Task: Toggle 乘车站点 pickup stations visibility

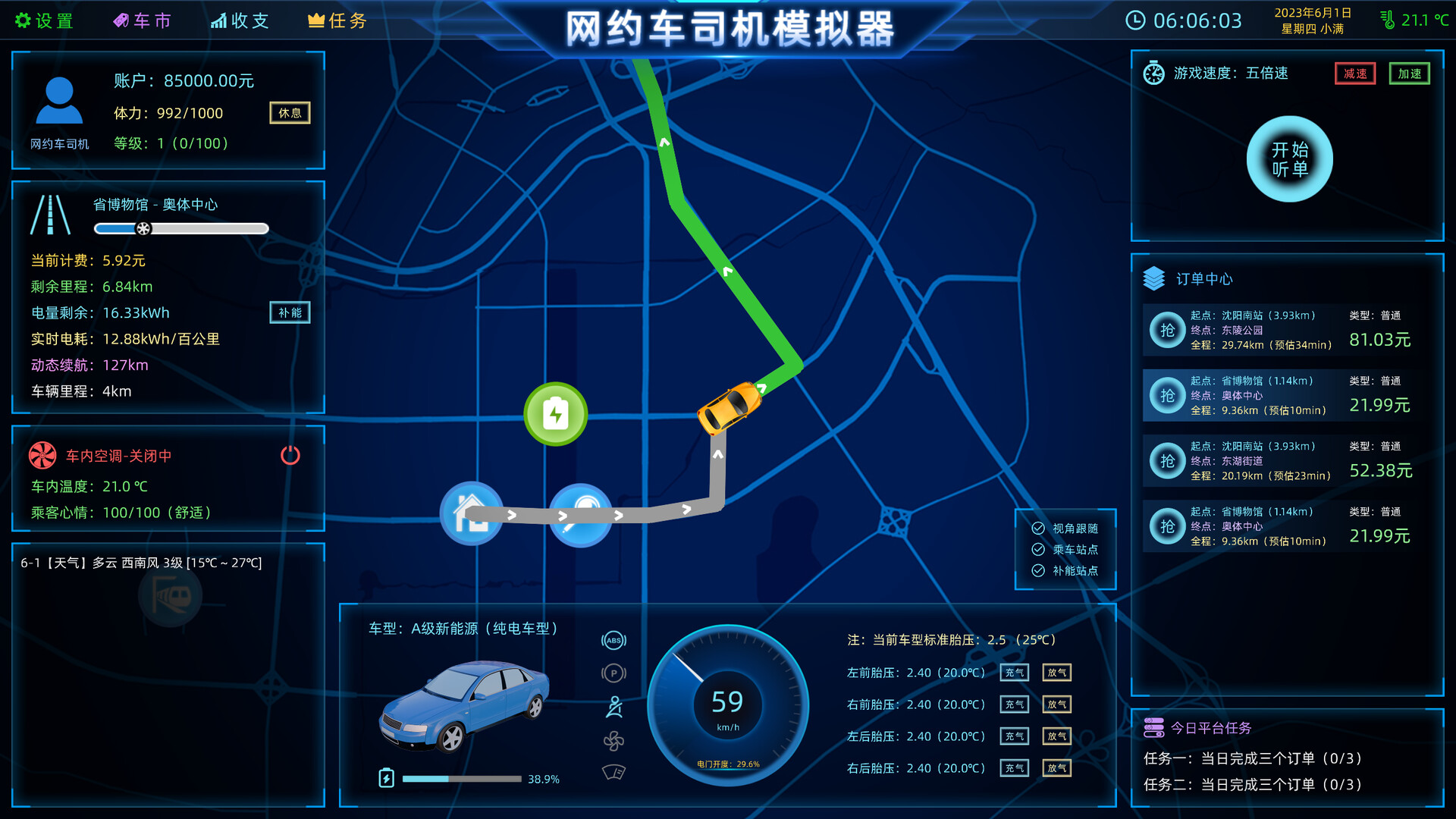Action: coord(1040,550)
